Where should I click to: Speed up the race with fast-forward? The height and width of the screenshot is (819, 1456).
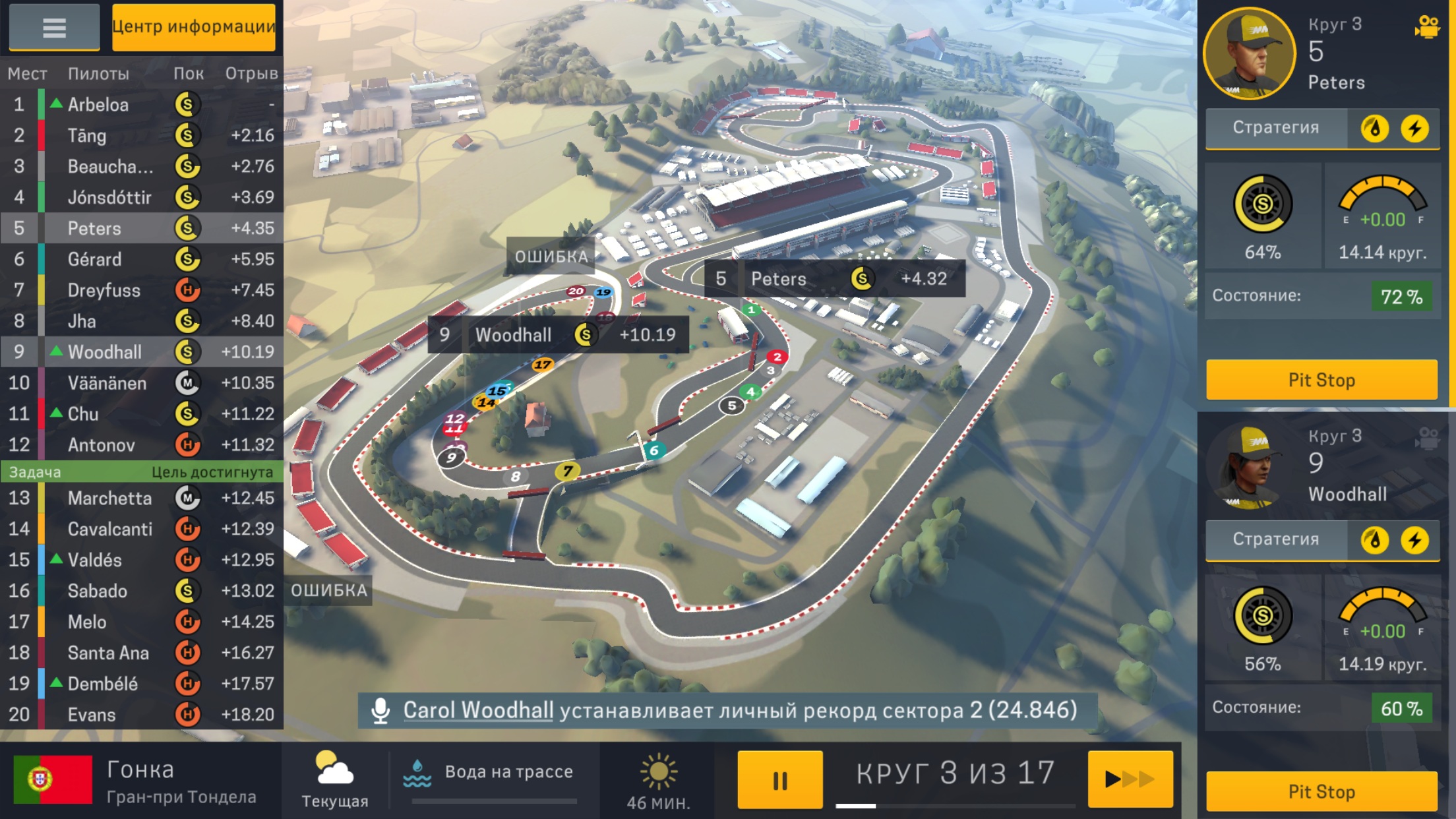click(1130, 779)
